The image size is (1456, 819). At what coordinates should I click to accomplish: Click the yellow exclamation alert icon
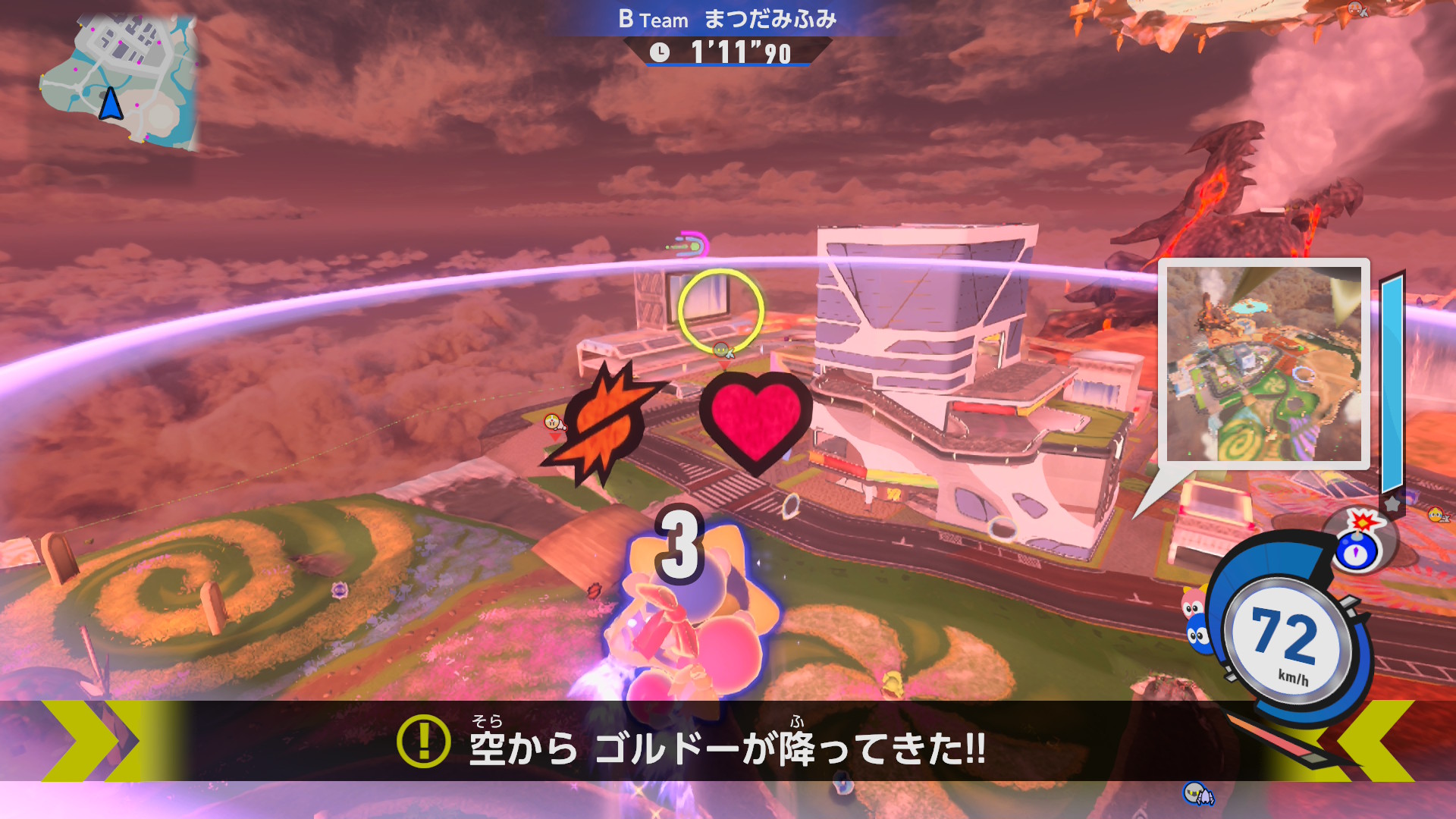(423, 741)
